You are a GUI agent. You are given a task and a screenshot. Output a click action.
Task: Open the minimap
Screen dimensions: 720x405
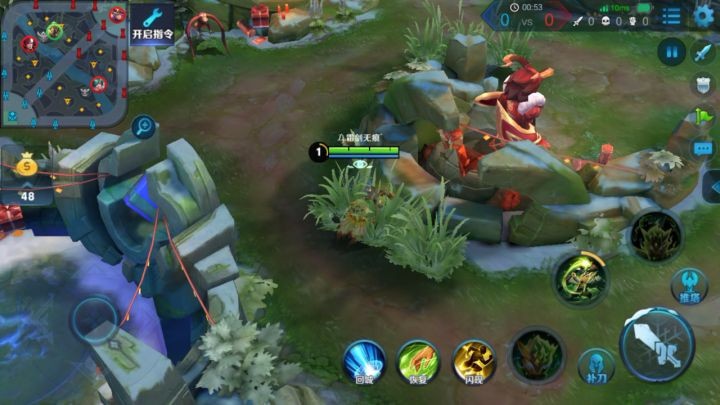(x=64, y=62)
